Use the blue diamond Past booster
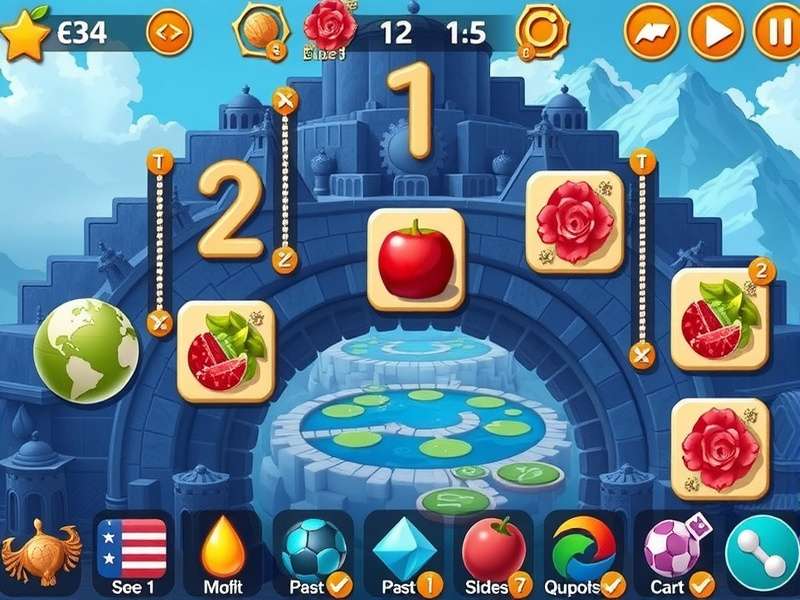 tap(404, 552)
